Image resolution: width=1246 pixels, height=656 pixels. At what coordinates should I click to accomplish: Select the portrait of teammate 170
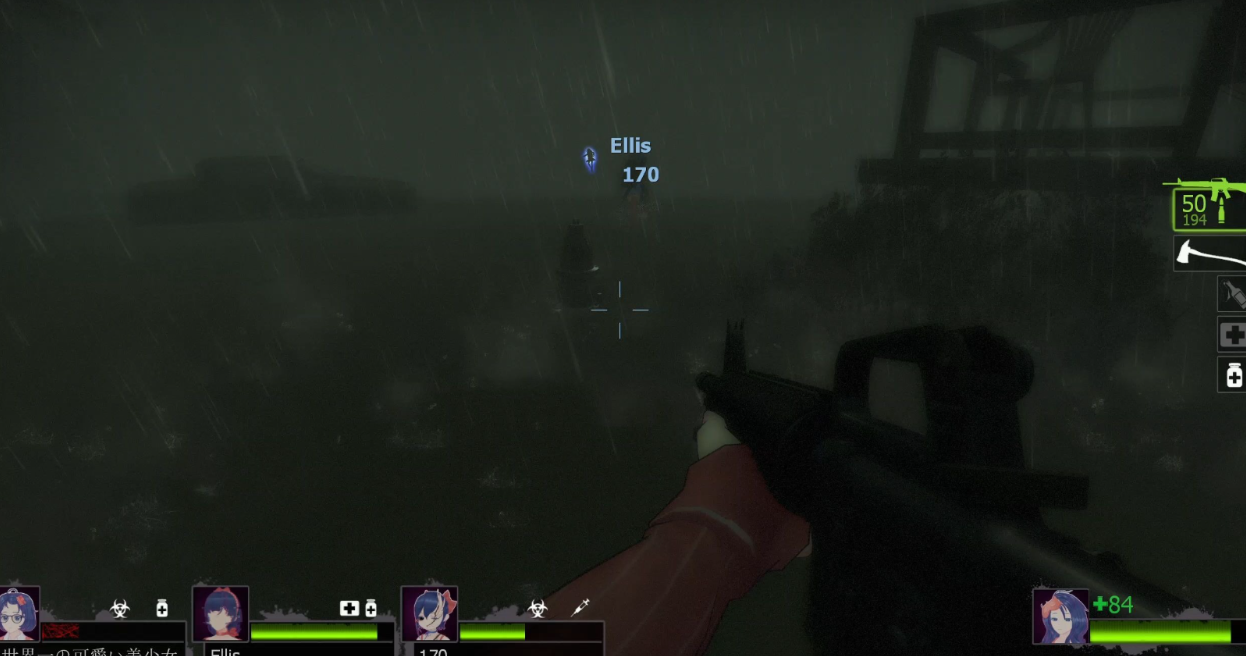[x=429, y=613]
